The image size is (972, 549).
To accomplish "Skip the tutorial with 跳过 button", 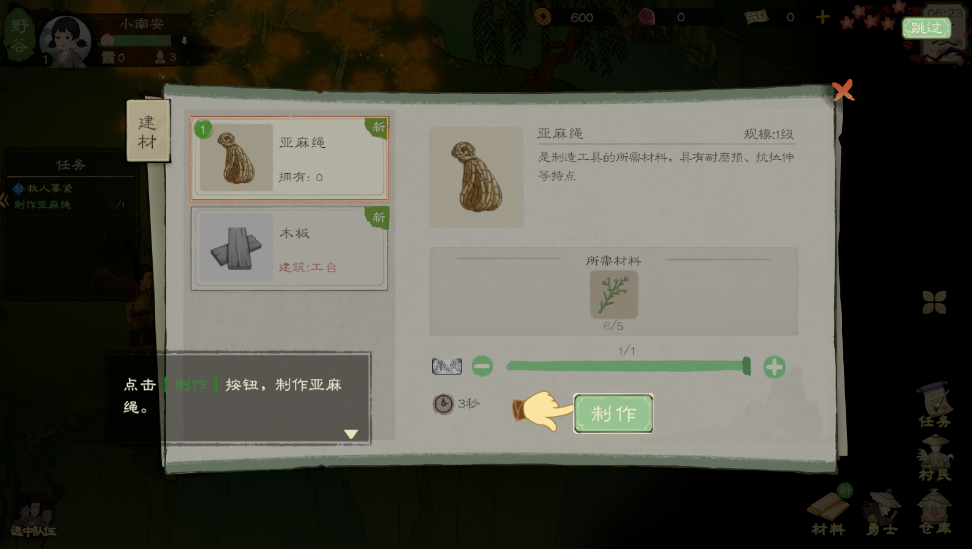I will [926, 28].
